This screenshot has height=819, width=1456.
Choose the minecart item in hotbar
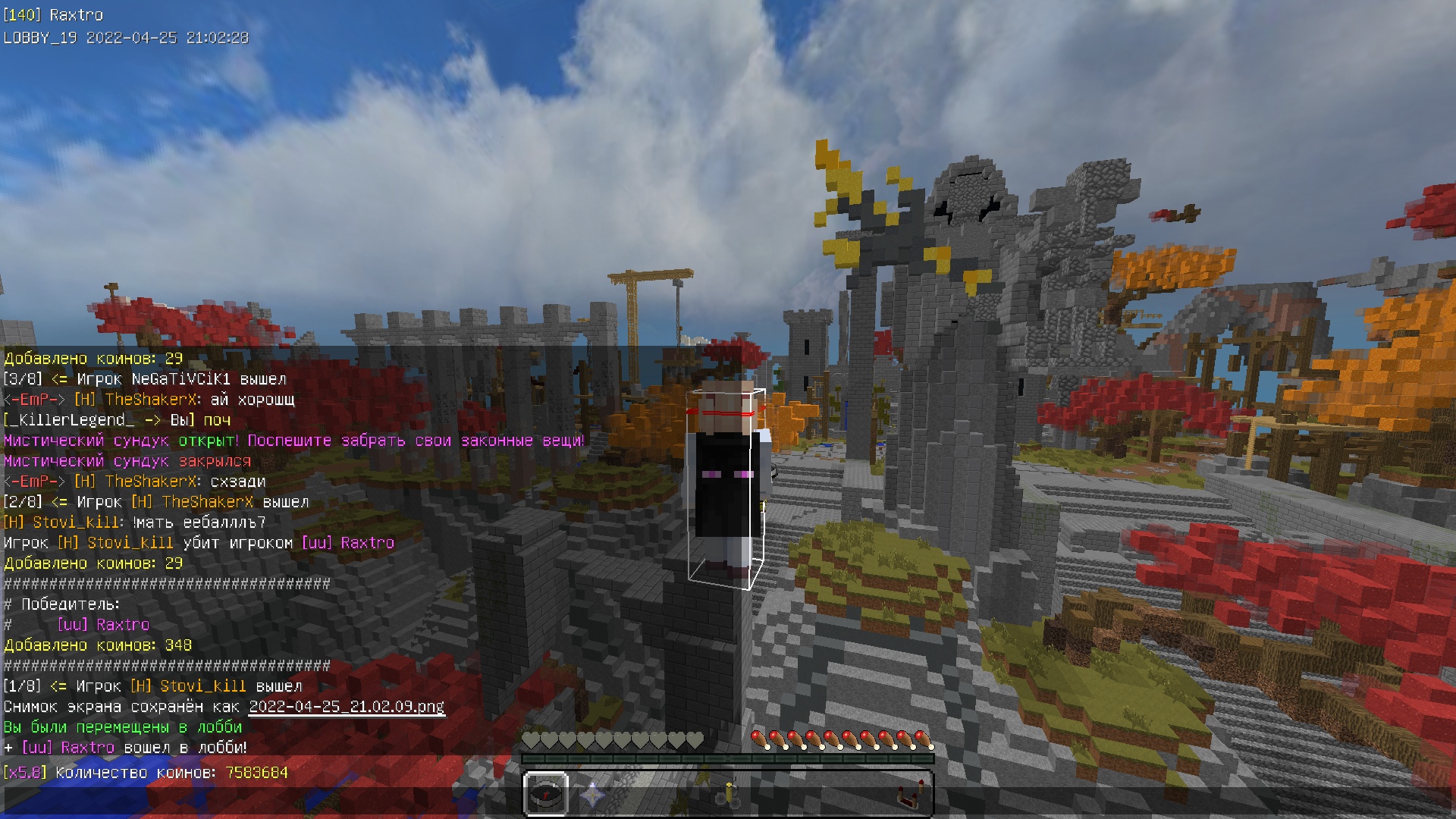tap(728, 795)
